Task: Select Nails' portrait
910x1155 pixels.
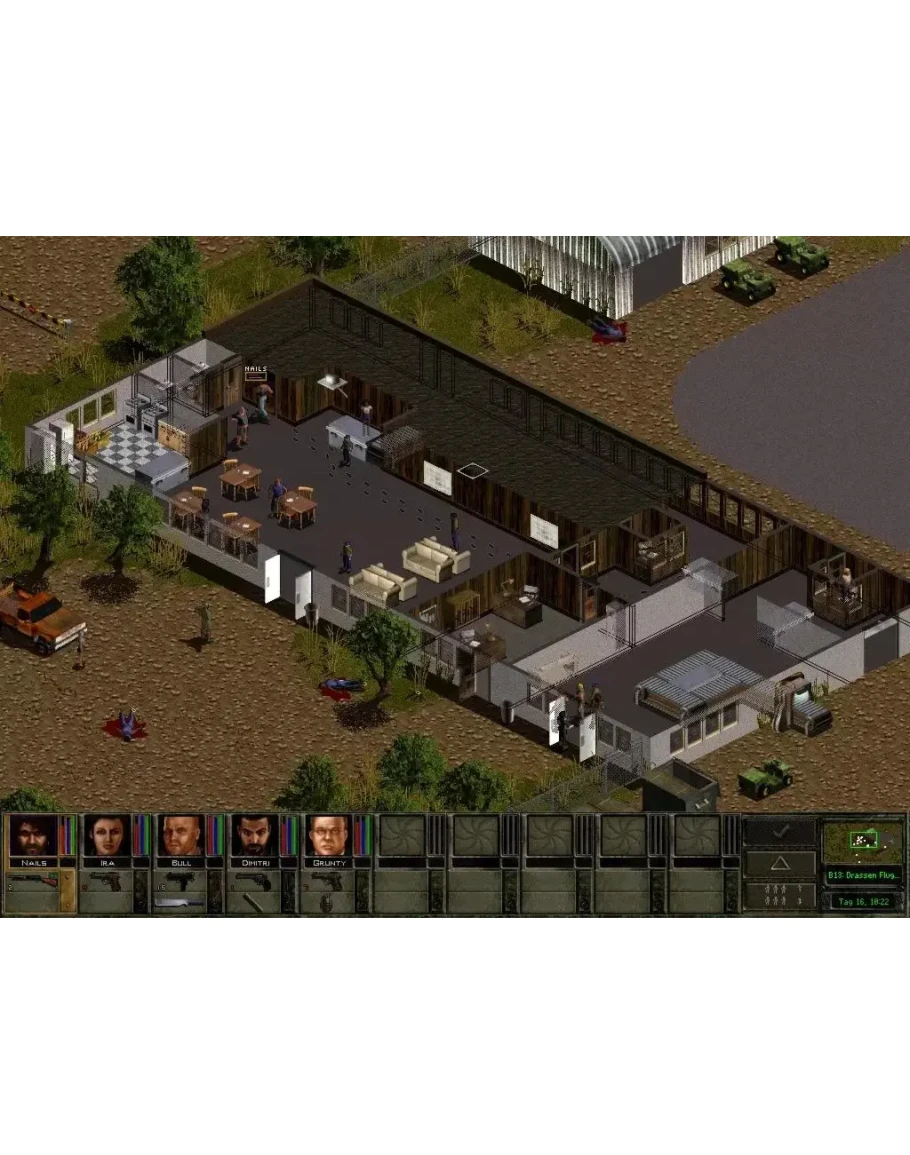Action: point(32,836)
